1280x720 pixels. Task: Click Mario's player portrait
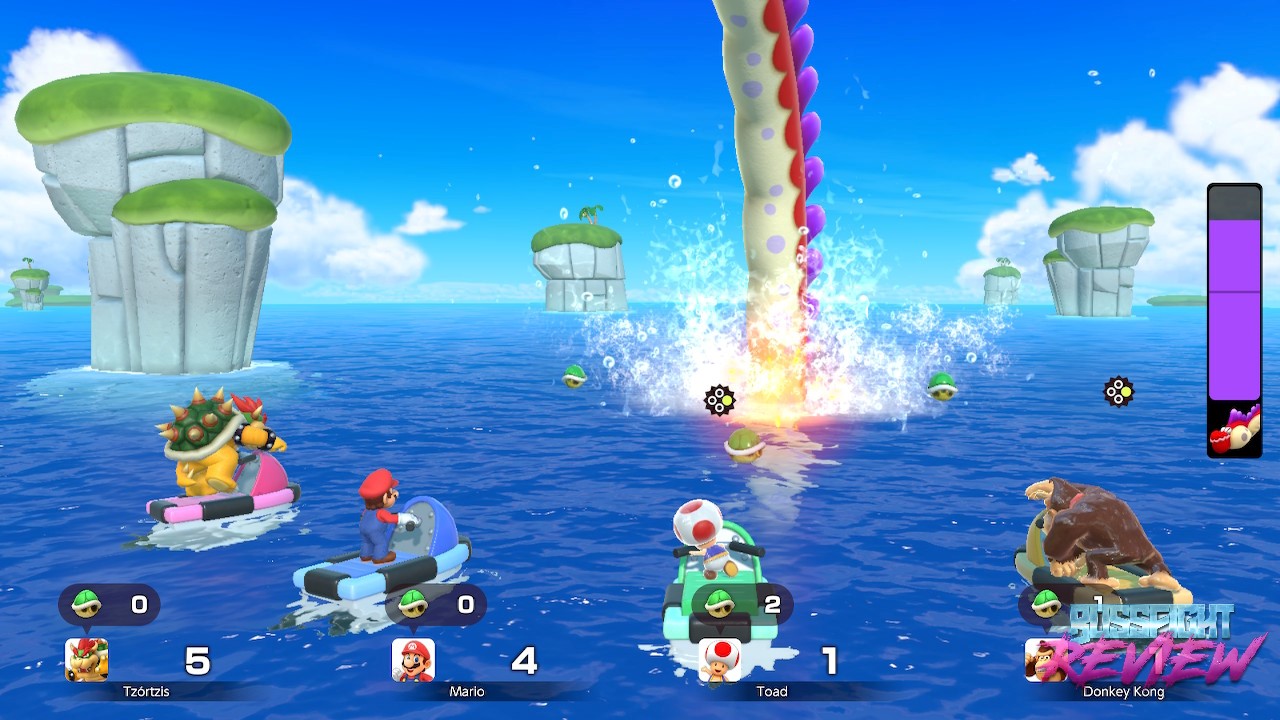pyautogui.click(x=413, y=660)
